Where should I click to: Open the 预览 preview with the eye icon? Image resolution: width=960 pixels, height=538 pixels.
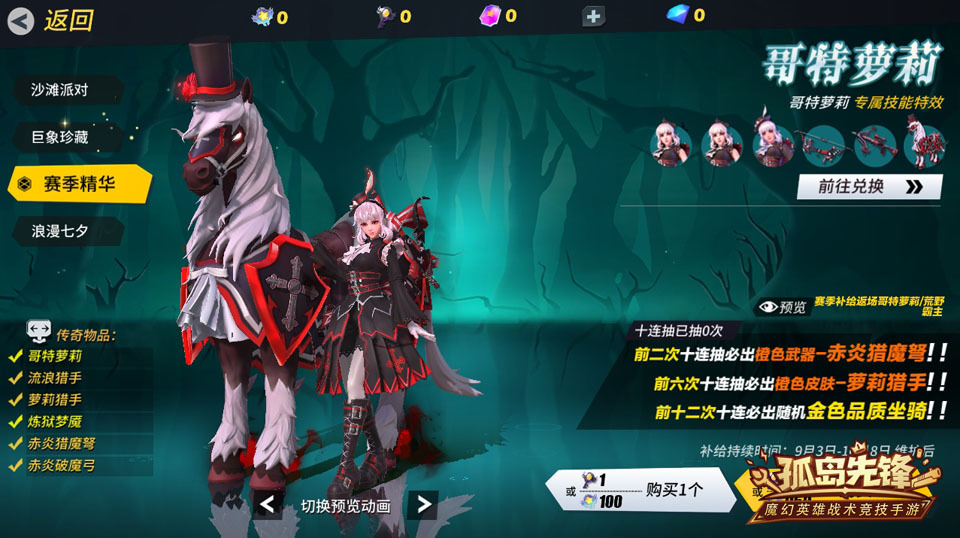click(783, 307)
